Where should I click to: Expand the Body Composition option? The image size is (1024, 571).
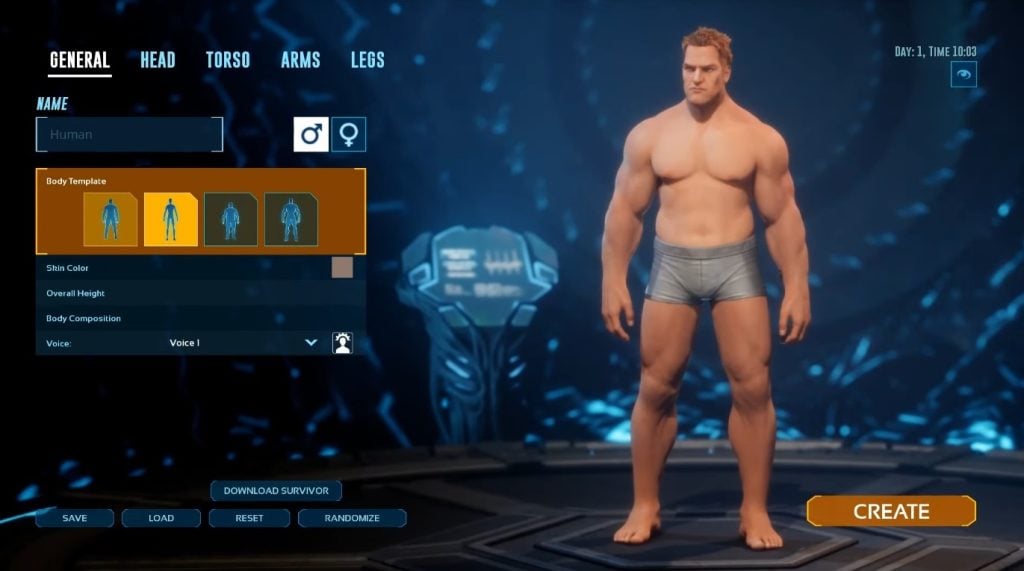coord(200,318)
